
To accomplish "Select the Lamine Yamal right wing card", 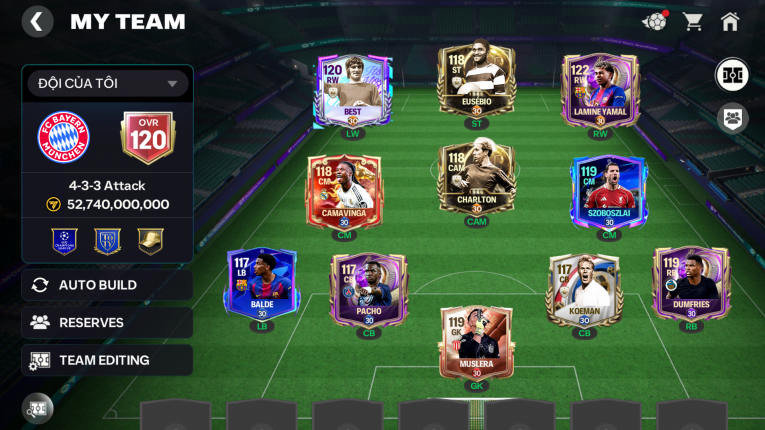I will (x=600, y=91).
